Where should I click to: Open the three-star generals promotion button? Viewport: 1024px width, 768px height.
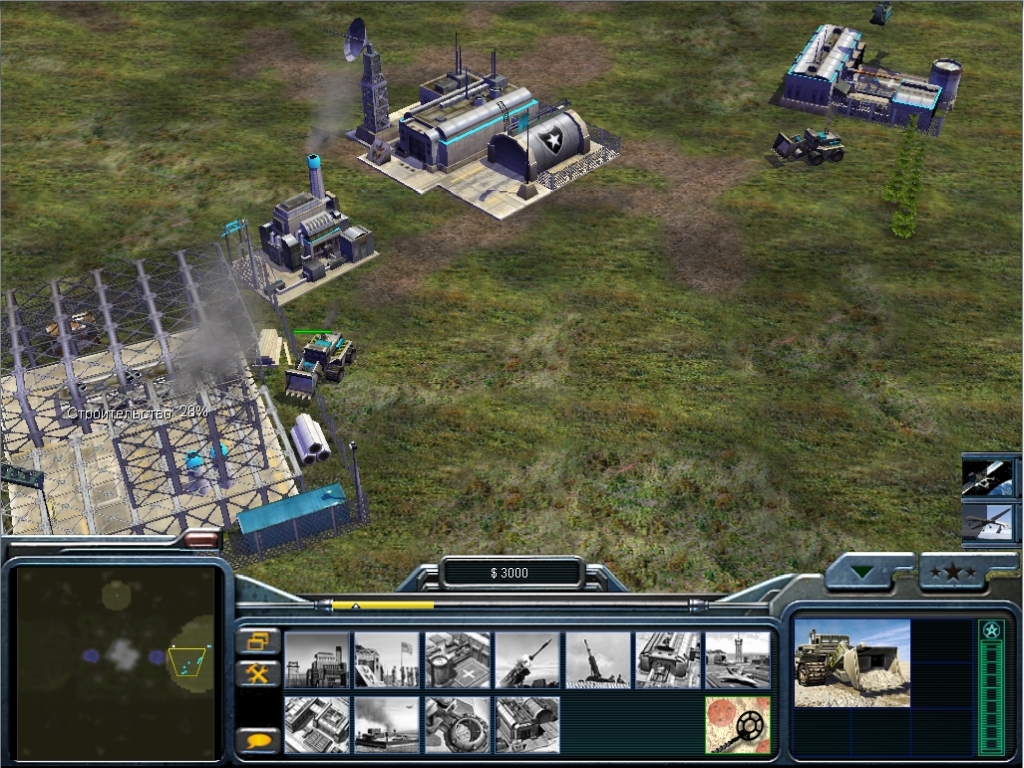[954, 573]
